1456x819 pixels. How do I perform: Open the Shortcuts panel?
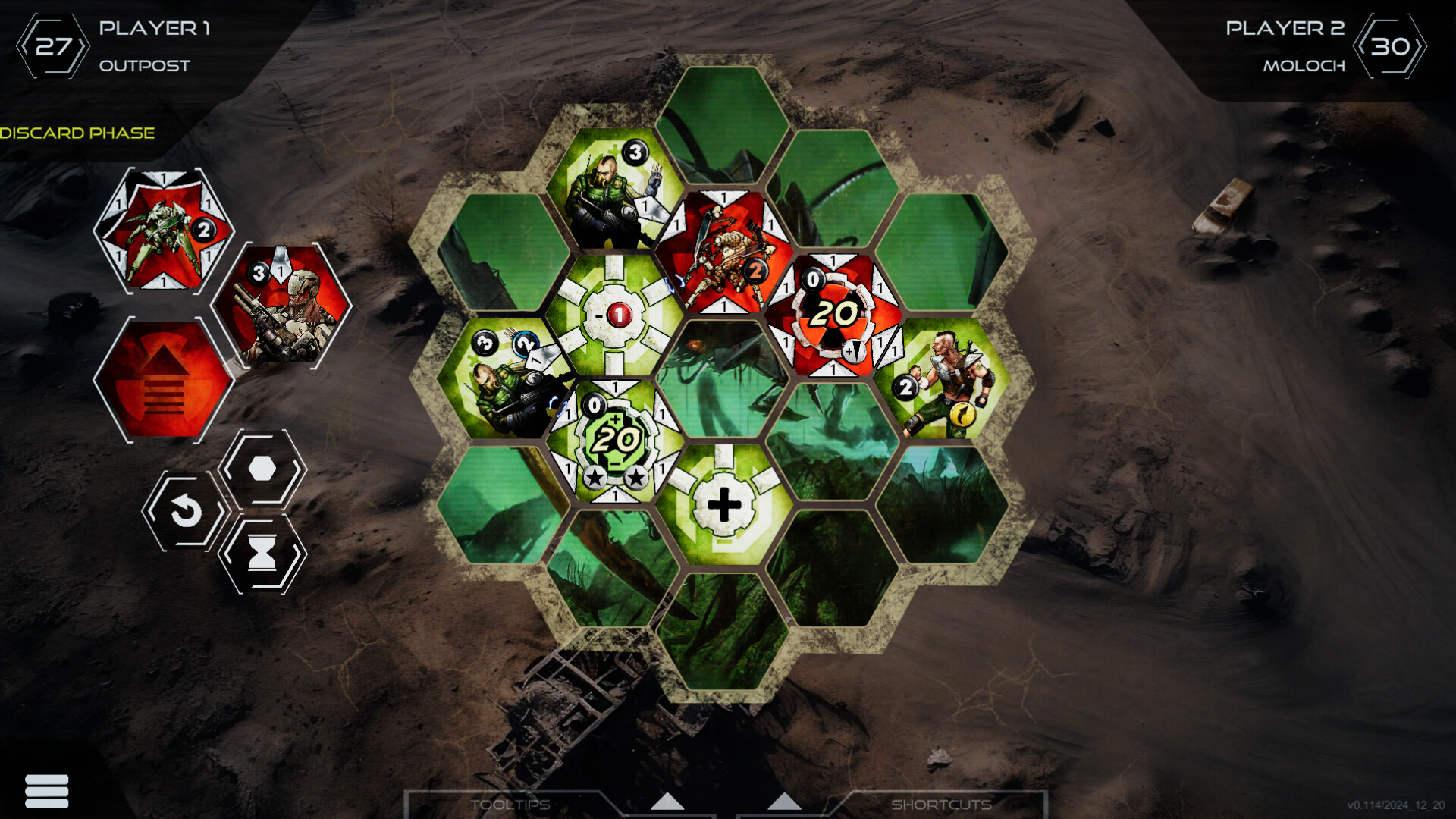[x=943, y=805]
